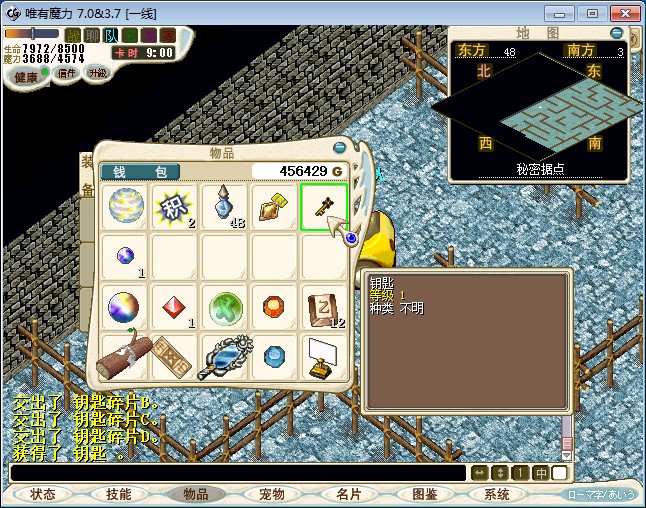Close the game window
This screenshot has height=508, width=646.
click(x=622, y=13)
